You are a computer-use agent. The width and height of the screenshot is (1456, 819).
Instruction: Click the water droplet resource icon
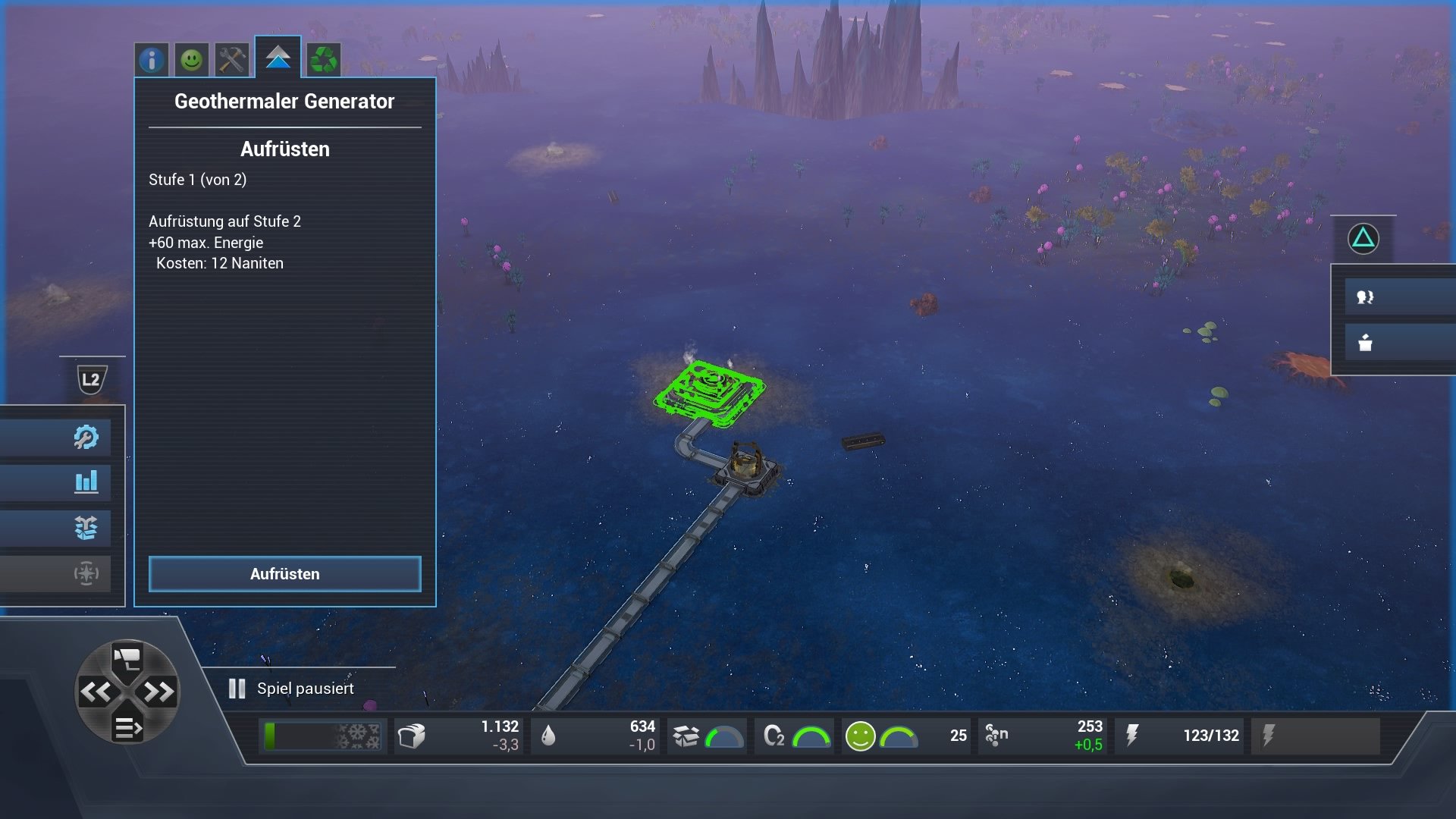550,735
